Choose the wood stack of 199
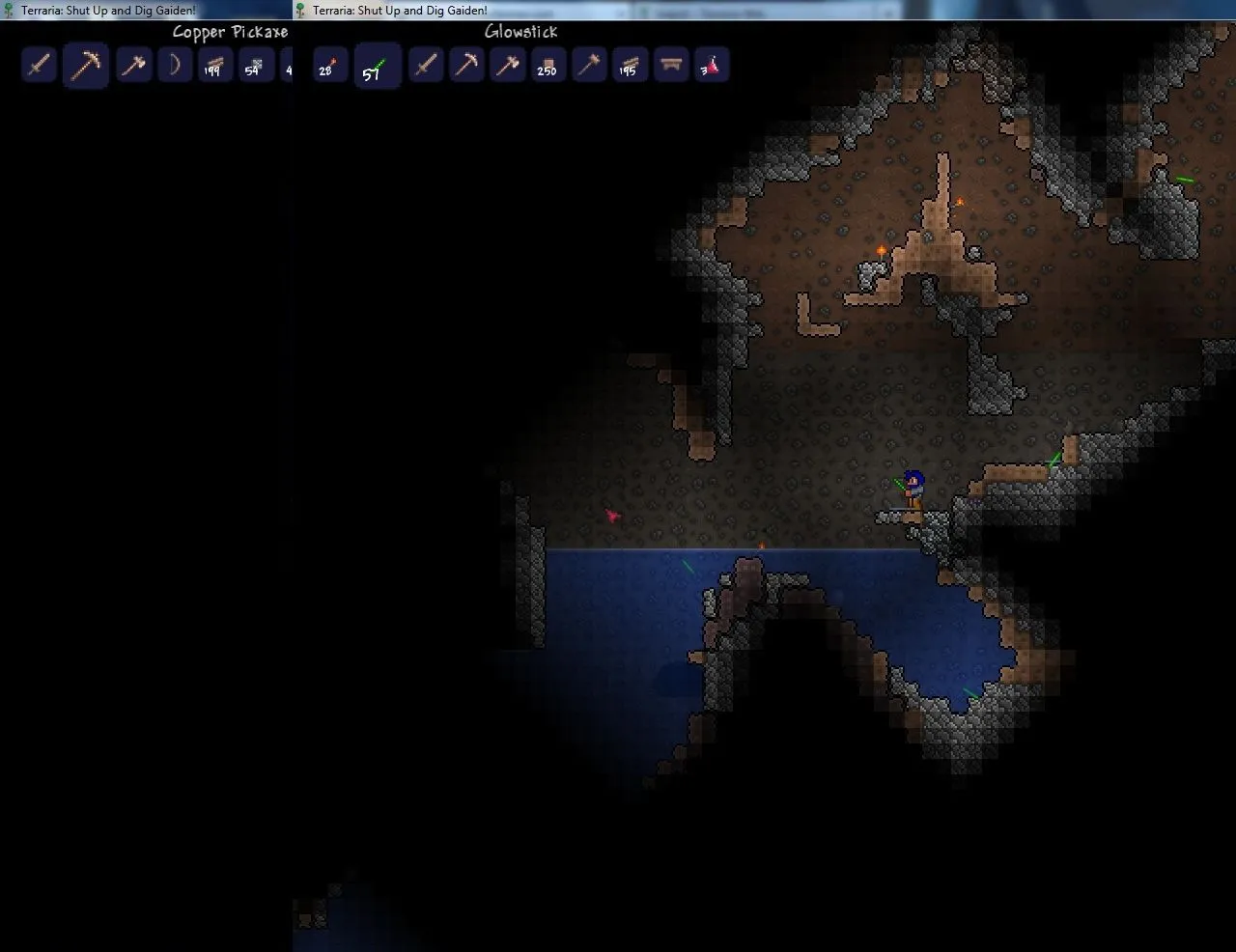The width and height of the screenshot is (1236, 952). [213, 66]
